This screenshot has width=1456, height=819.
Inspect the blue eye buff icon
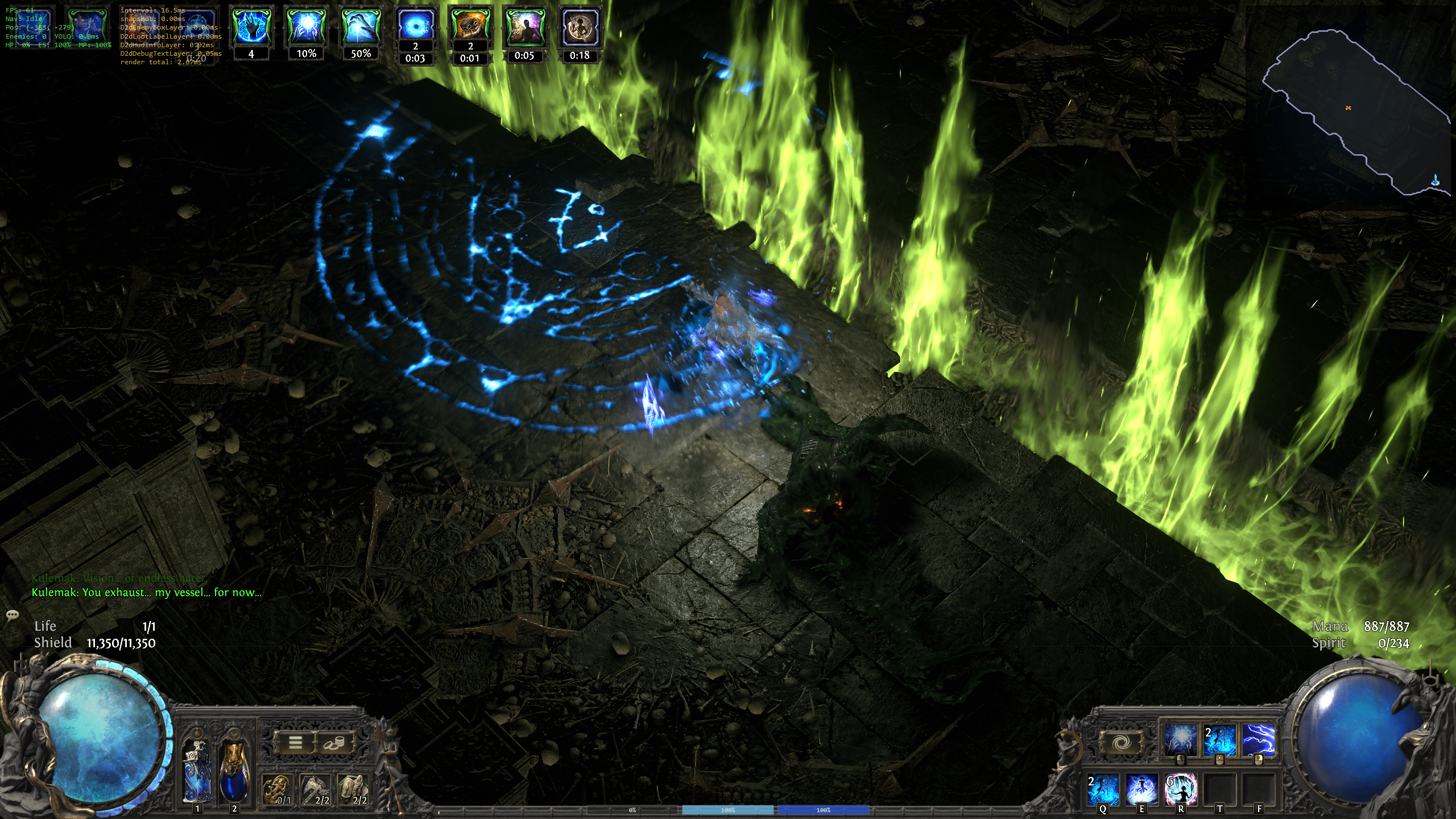[415, 26]
